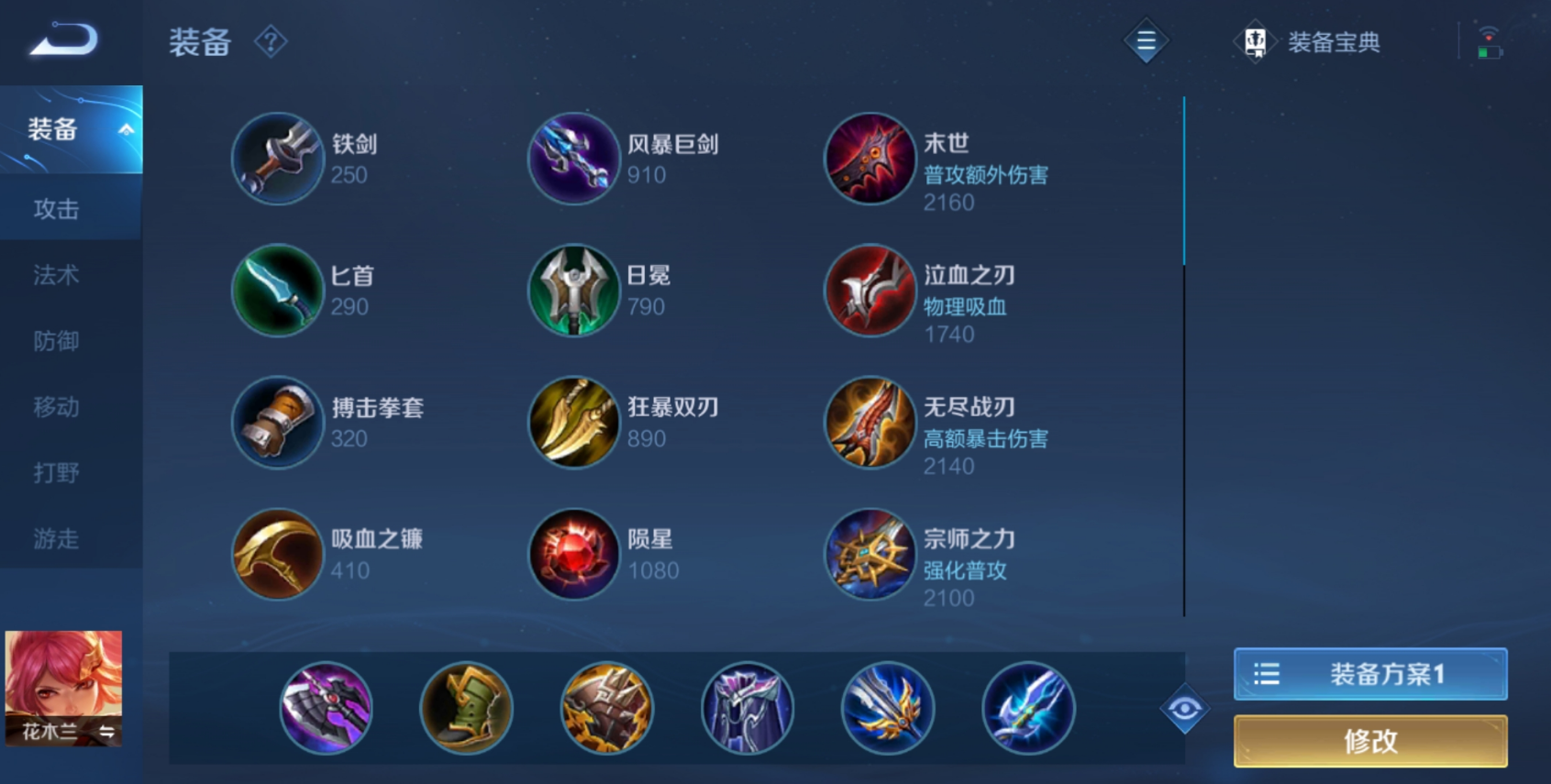Open the 装备方案1 build plan selector
Image resolution: width=1551 pixels, height=784 pixels.
tap(1368, 673)
